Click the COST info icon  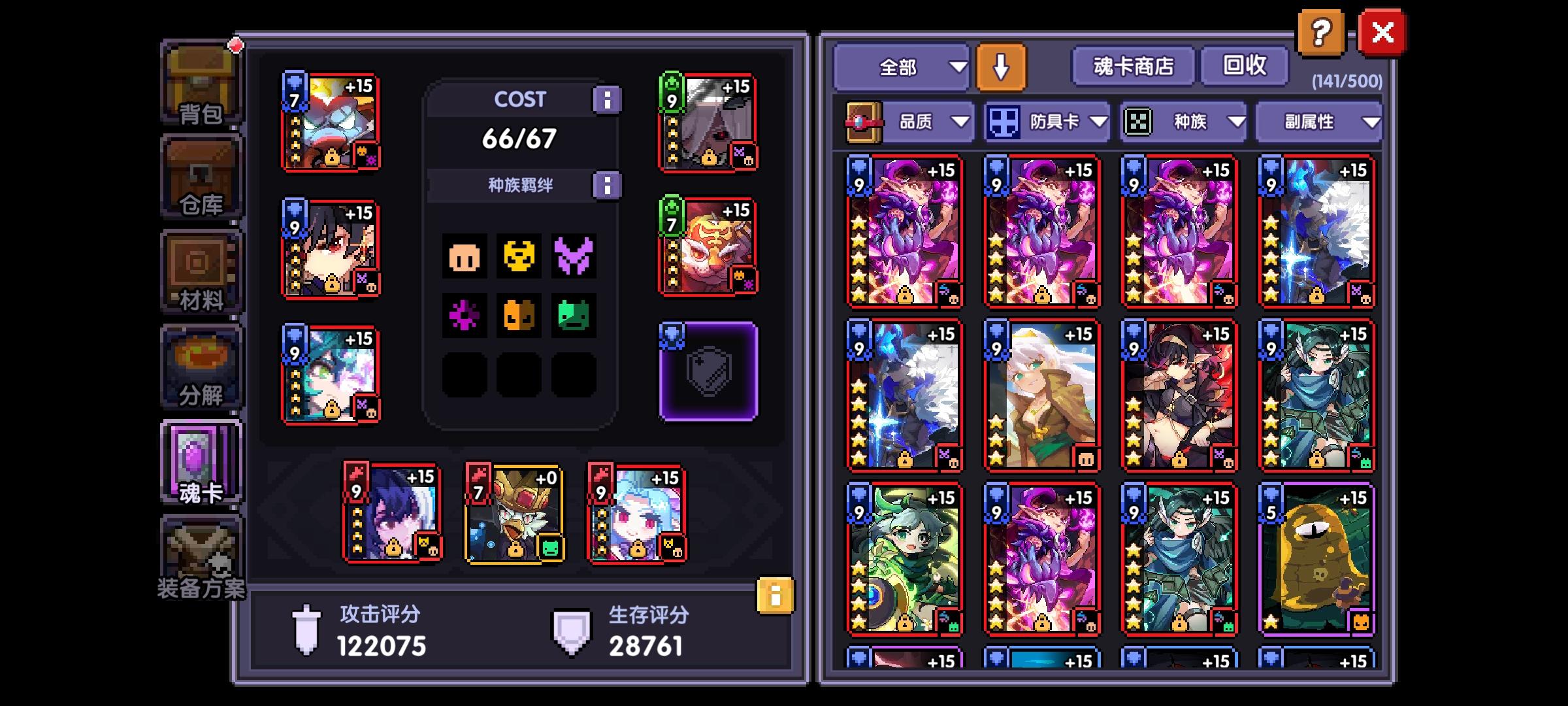point(608,99)
